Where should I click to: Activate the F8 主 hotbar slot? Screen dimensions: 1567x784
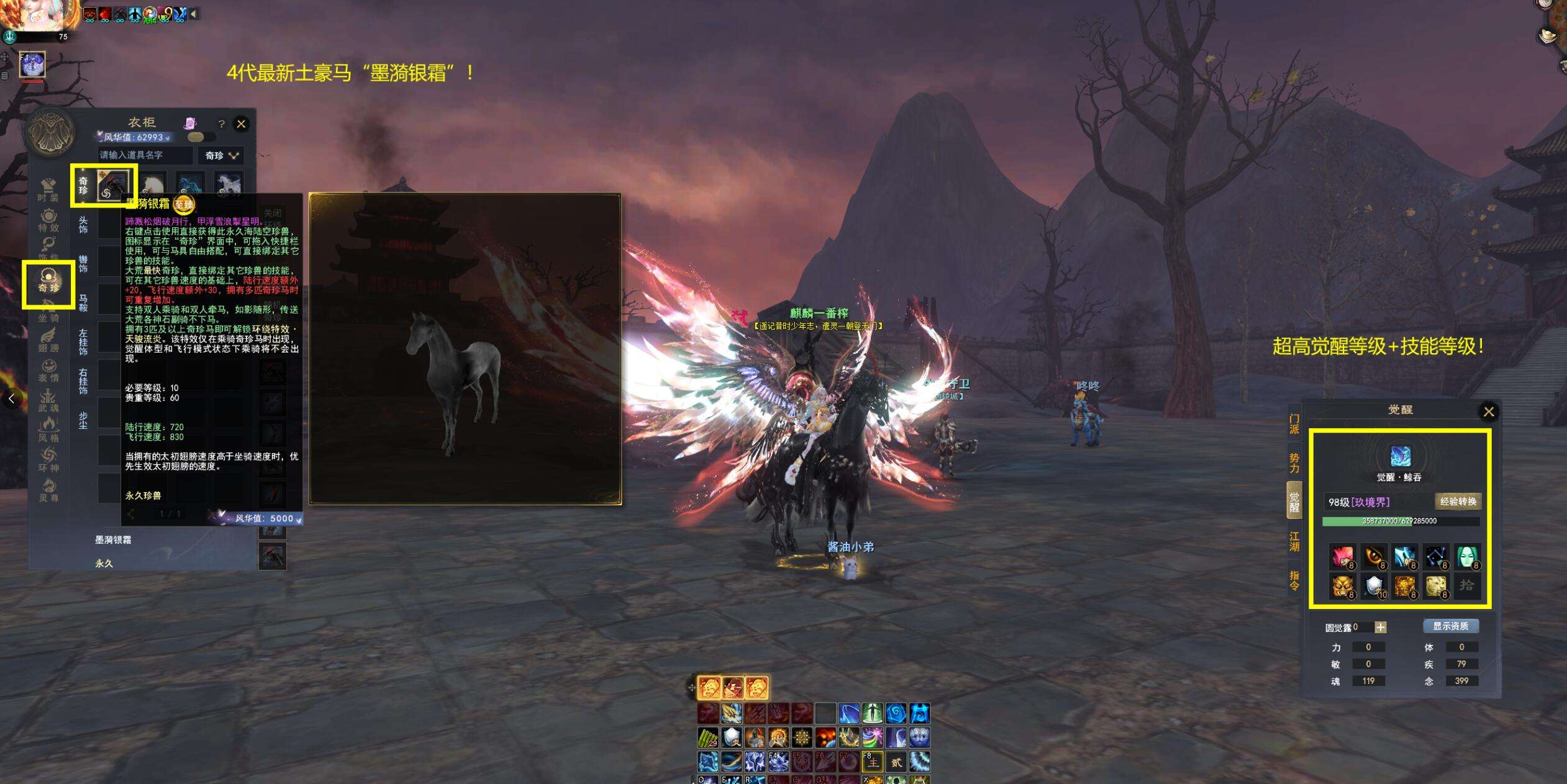872,762
